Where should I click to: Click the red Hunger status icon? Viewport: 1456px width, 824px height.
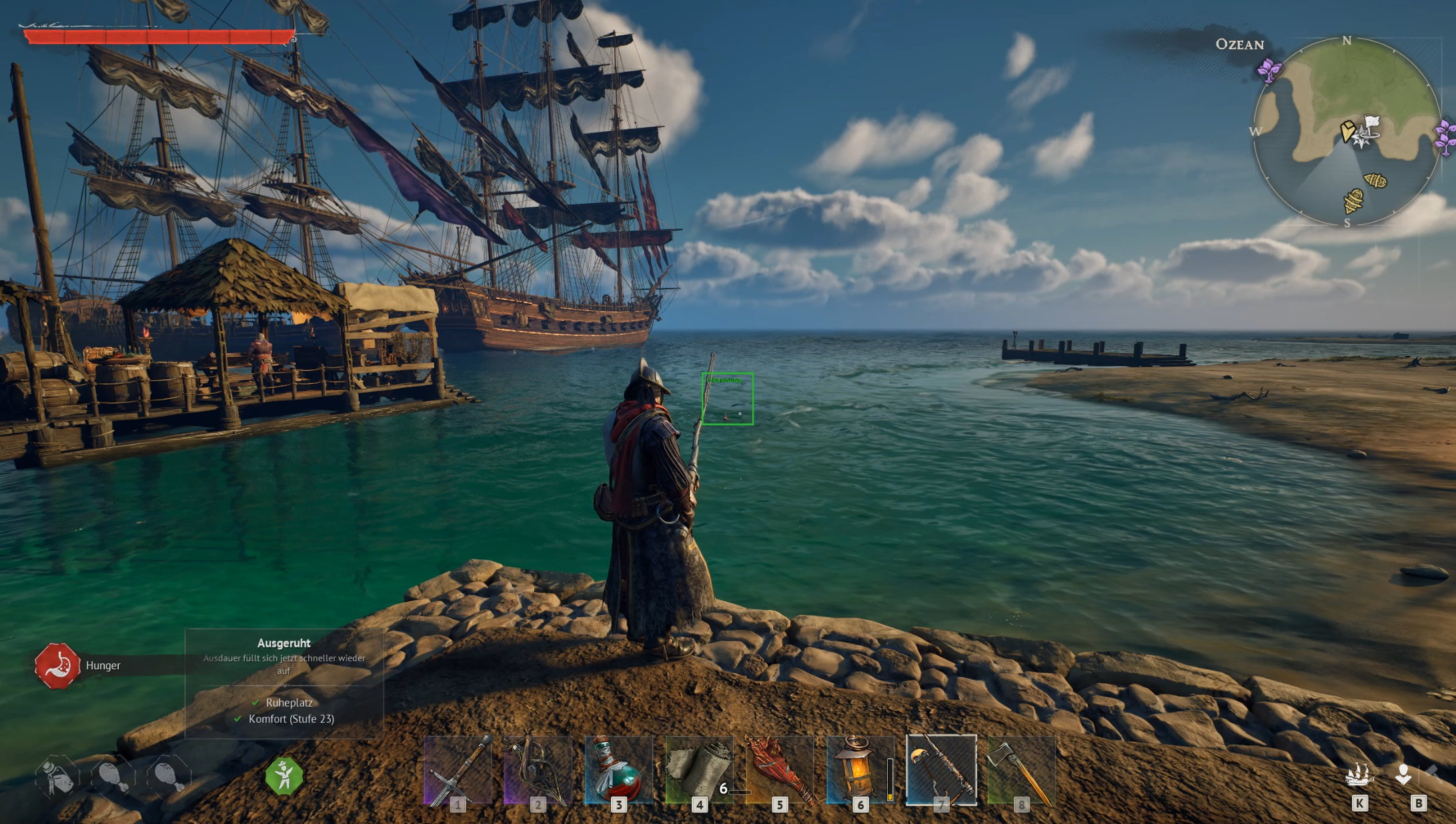coord(57,665)
